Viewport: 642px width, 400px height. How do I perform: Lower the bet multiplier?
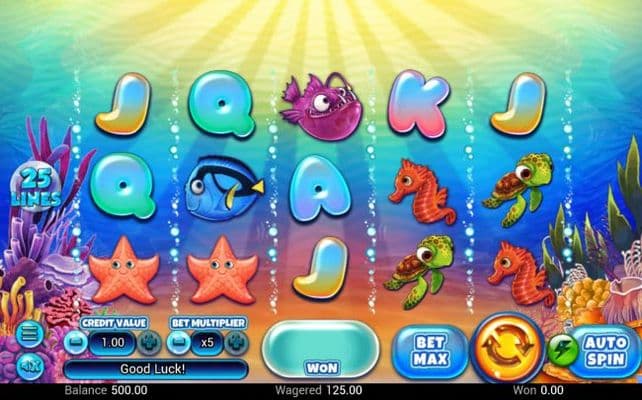tap(180, 341)
